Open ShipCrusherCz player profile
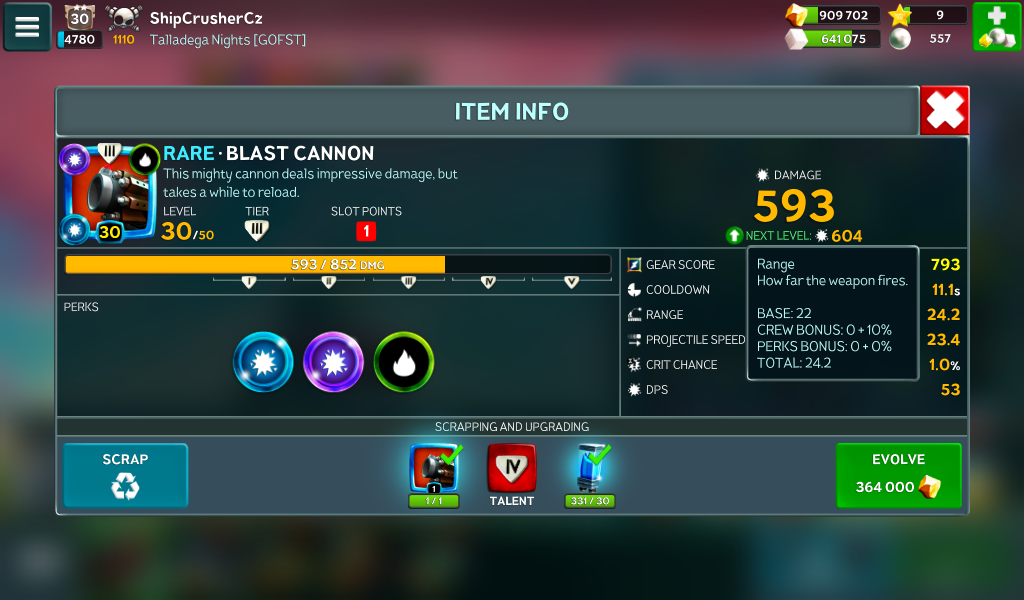The width and height of the screenshot is (1024, 600). (x=205, y=18)
